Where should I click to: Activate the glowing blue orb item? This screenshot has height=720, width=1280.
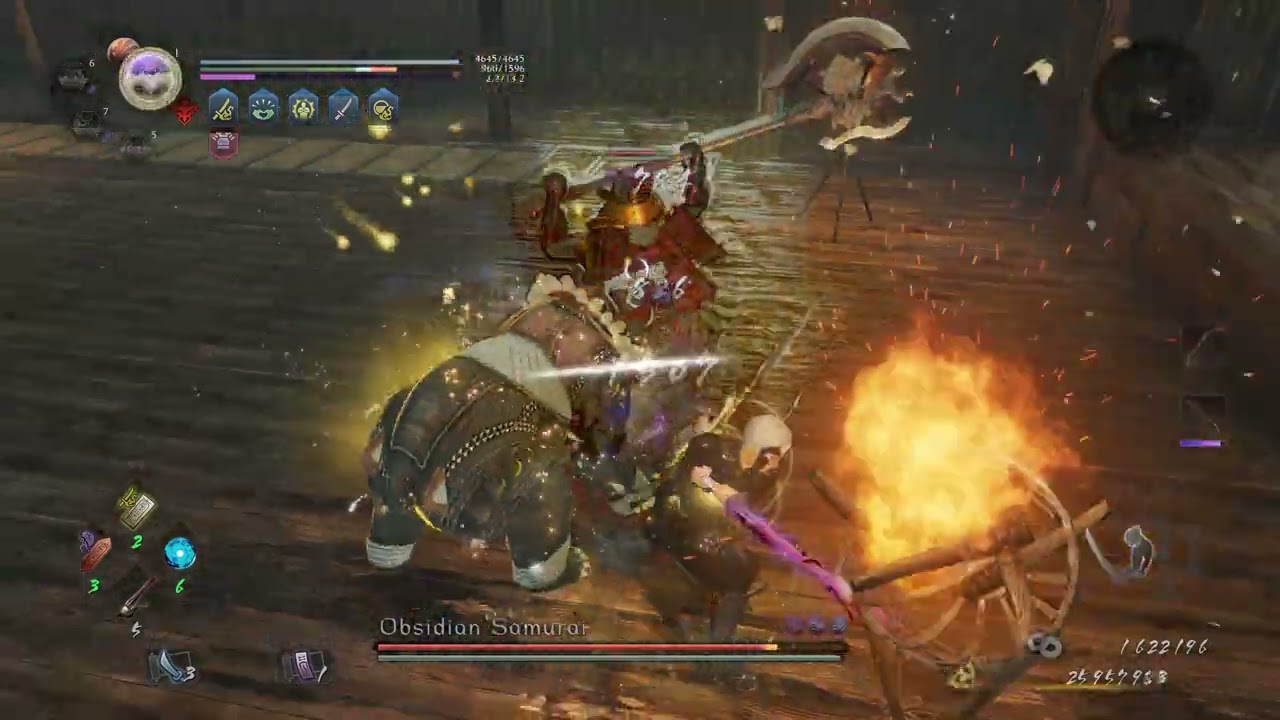tap(180, 552)
